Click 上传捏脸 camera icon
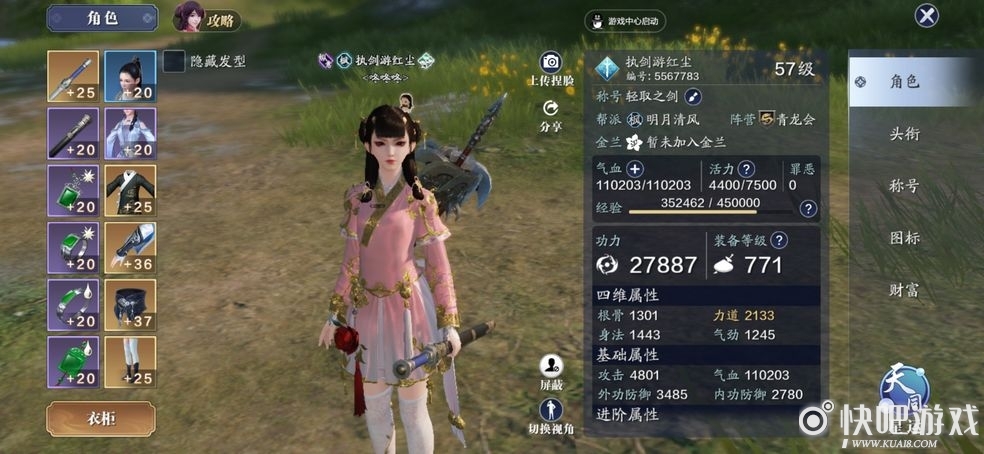The width and height of the screenshot is (984, 454). [550, 63]
